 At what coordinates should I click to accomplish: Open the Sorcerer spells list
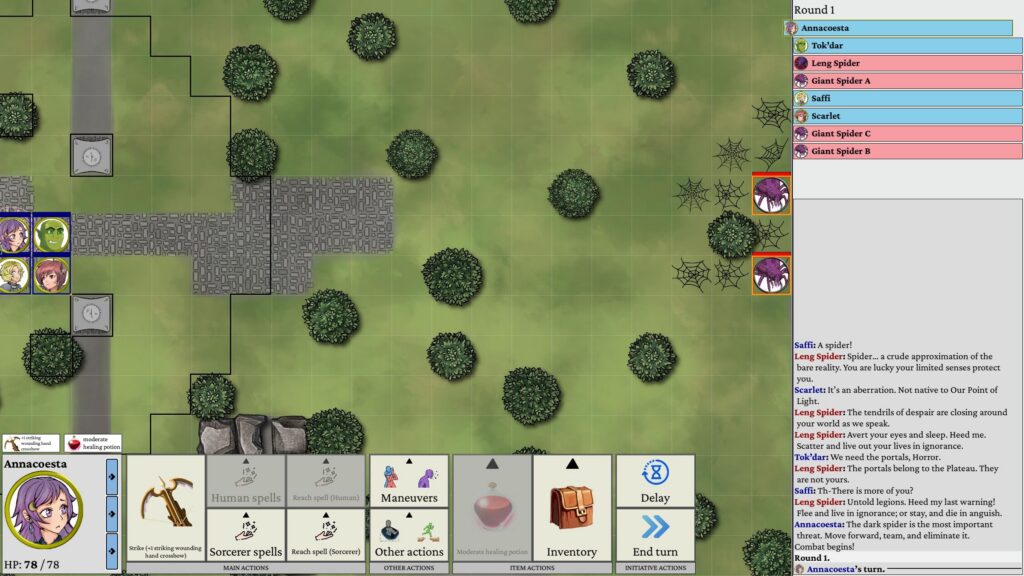coord(246,535)
